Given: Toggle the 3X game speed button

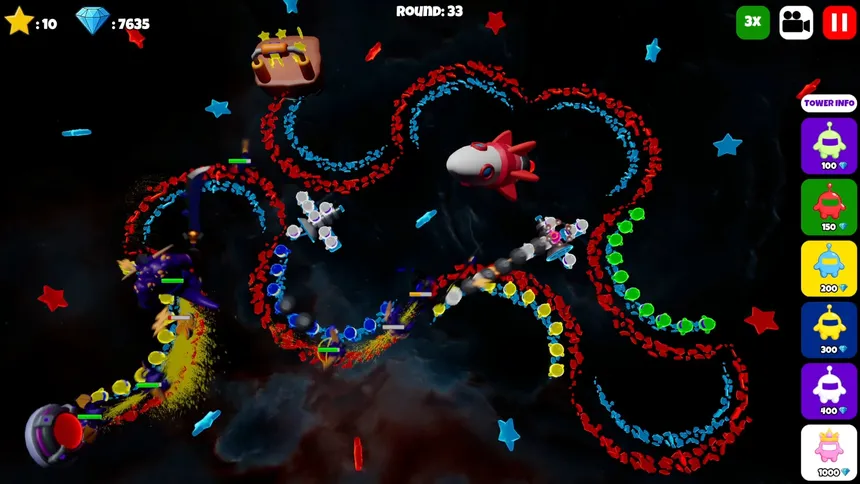Looking at the screenshot, I should coord(753,22).
